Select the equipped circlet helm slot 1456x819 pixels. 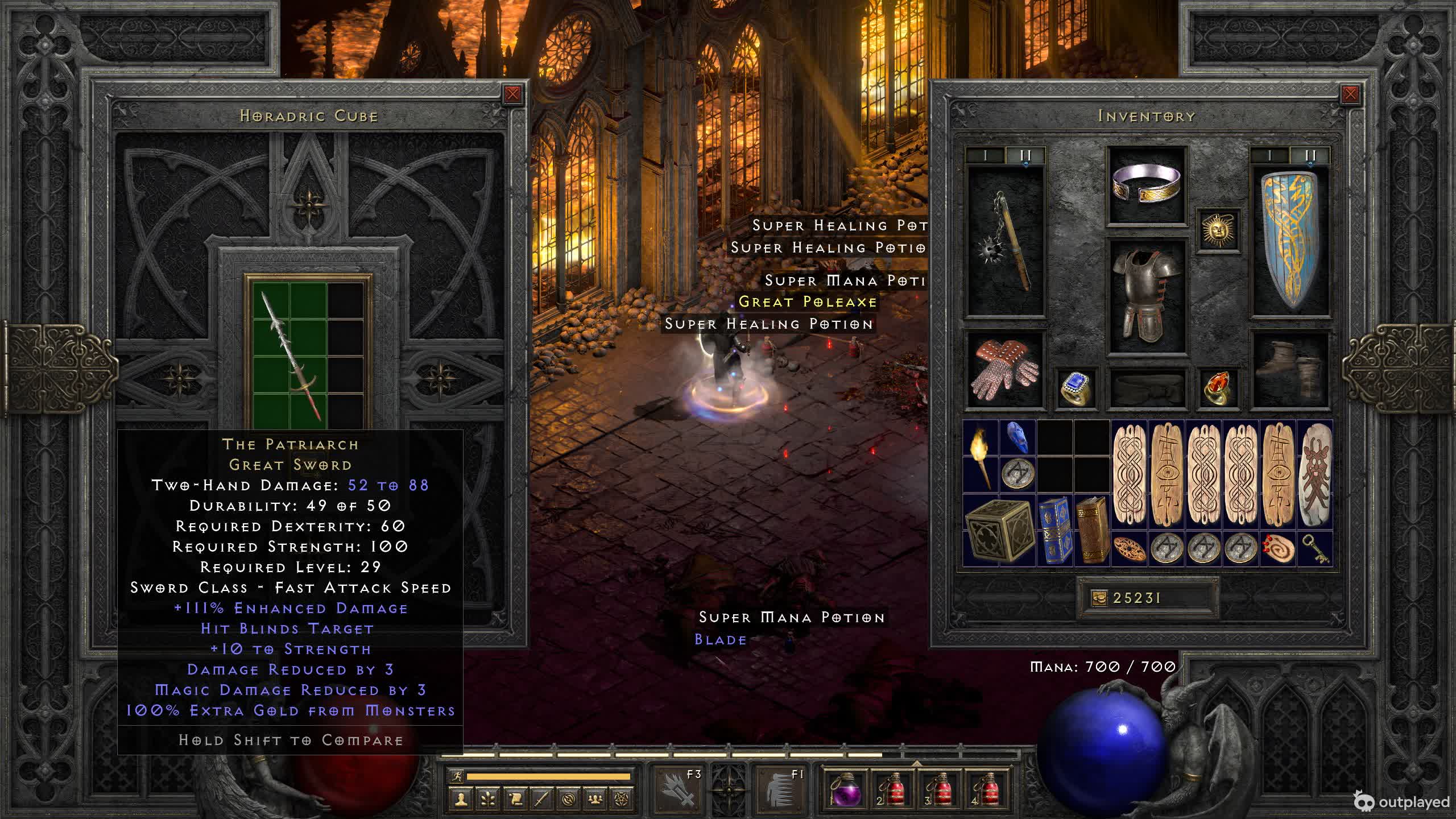[x=1147, y=184]
